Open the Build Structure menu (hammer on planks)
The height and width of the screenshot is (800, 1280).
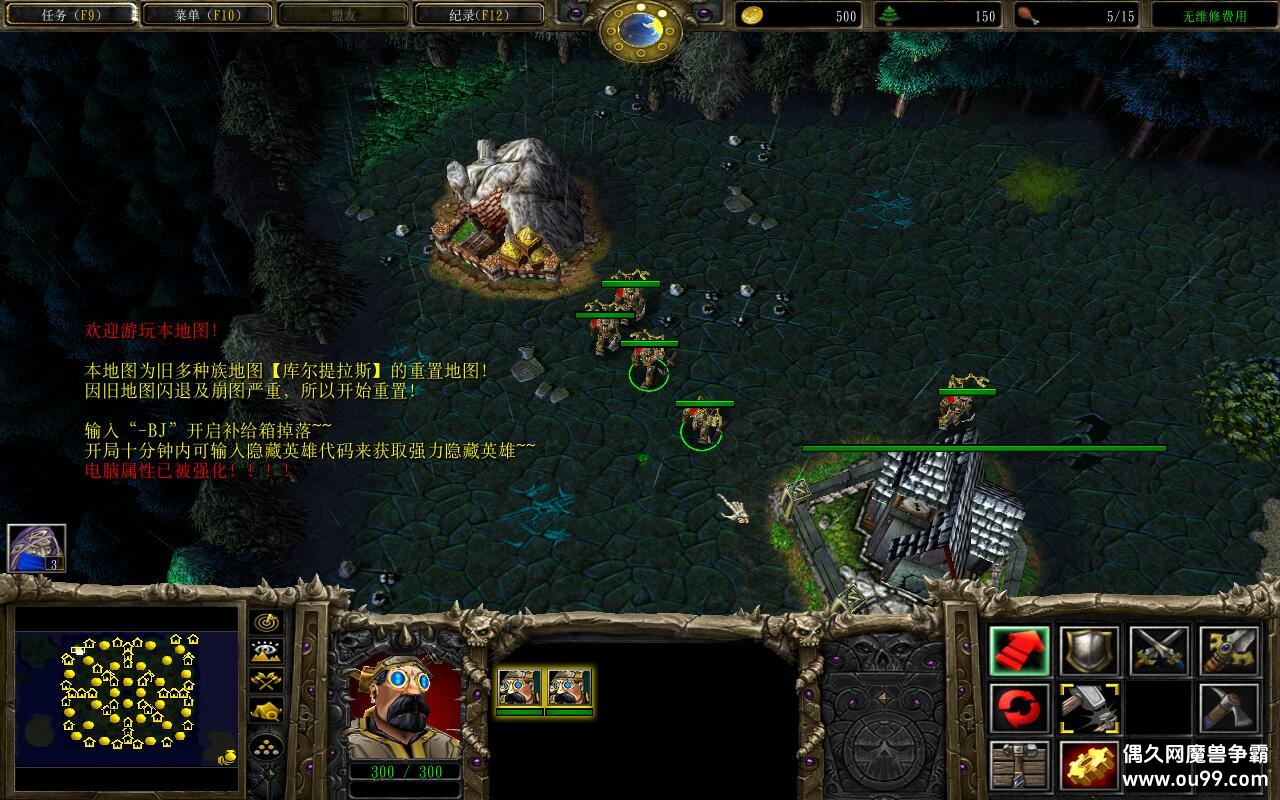[x=1020, y=765]
